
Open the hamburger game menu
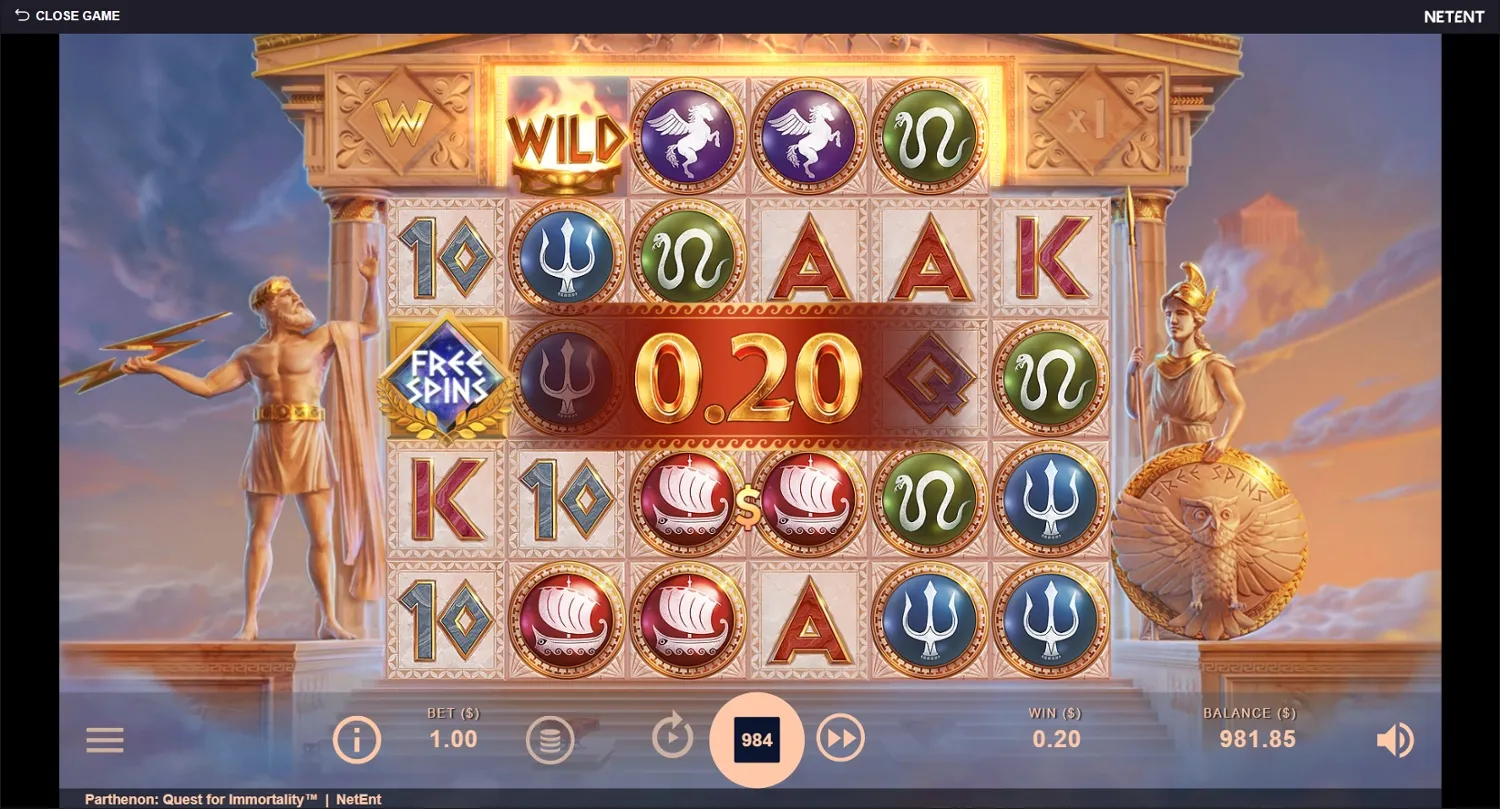(x=104, y=740)
